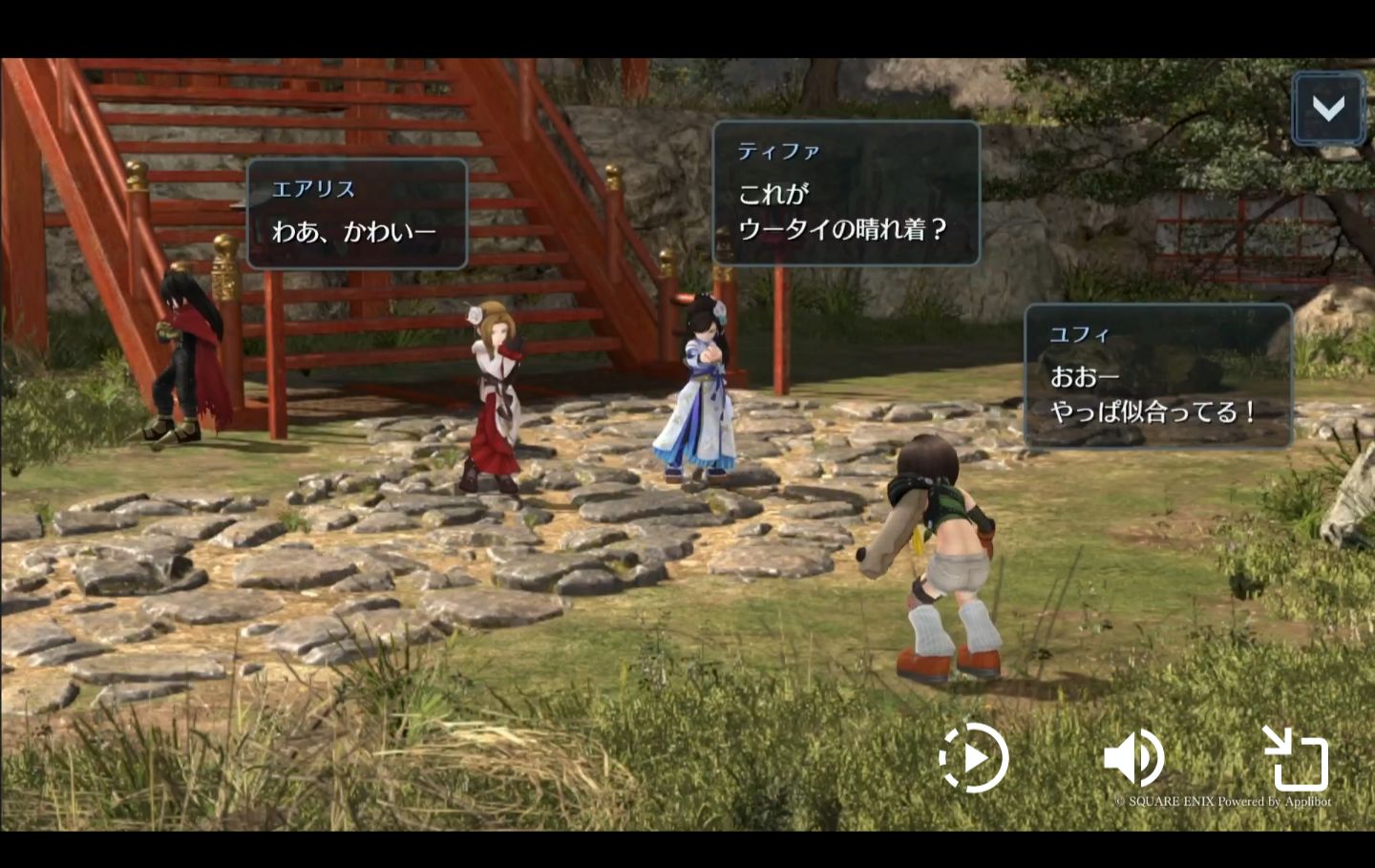Toggle the speaker sound icon

coord(1133,758)
